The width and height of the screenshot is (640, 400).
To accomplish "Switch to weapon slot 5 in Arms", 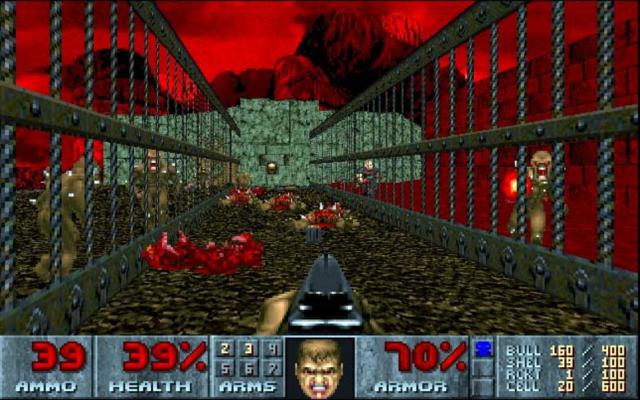I will point(226,368).
